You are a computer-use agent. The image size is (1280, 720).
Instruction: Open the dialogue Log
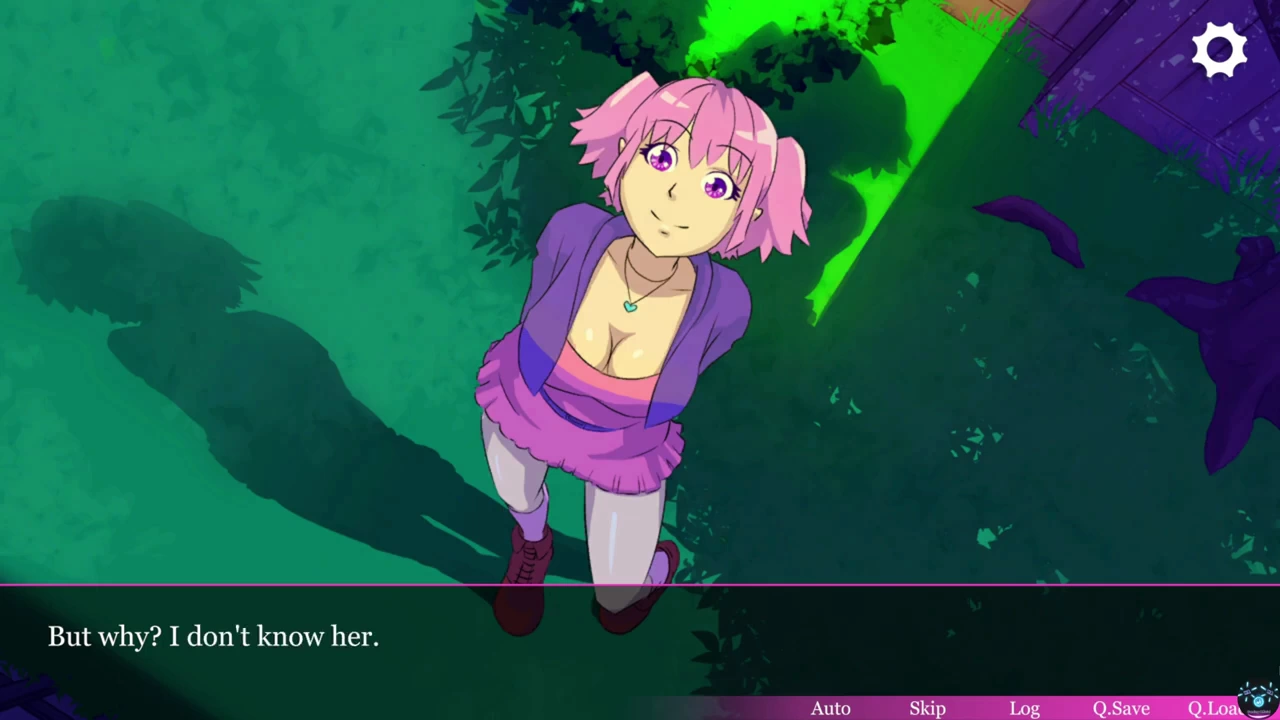(x=1024, y=708)
